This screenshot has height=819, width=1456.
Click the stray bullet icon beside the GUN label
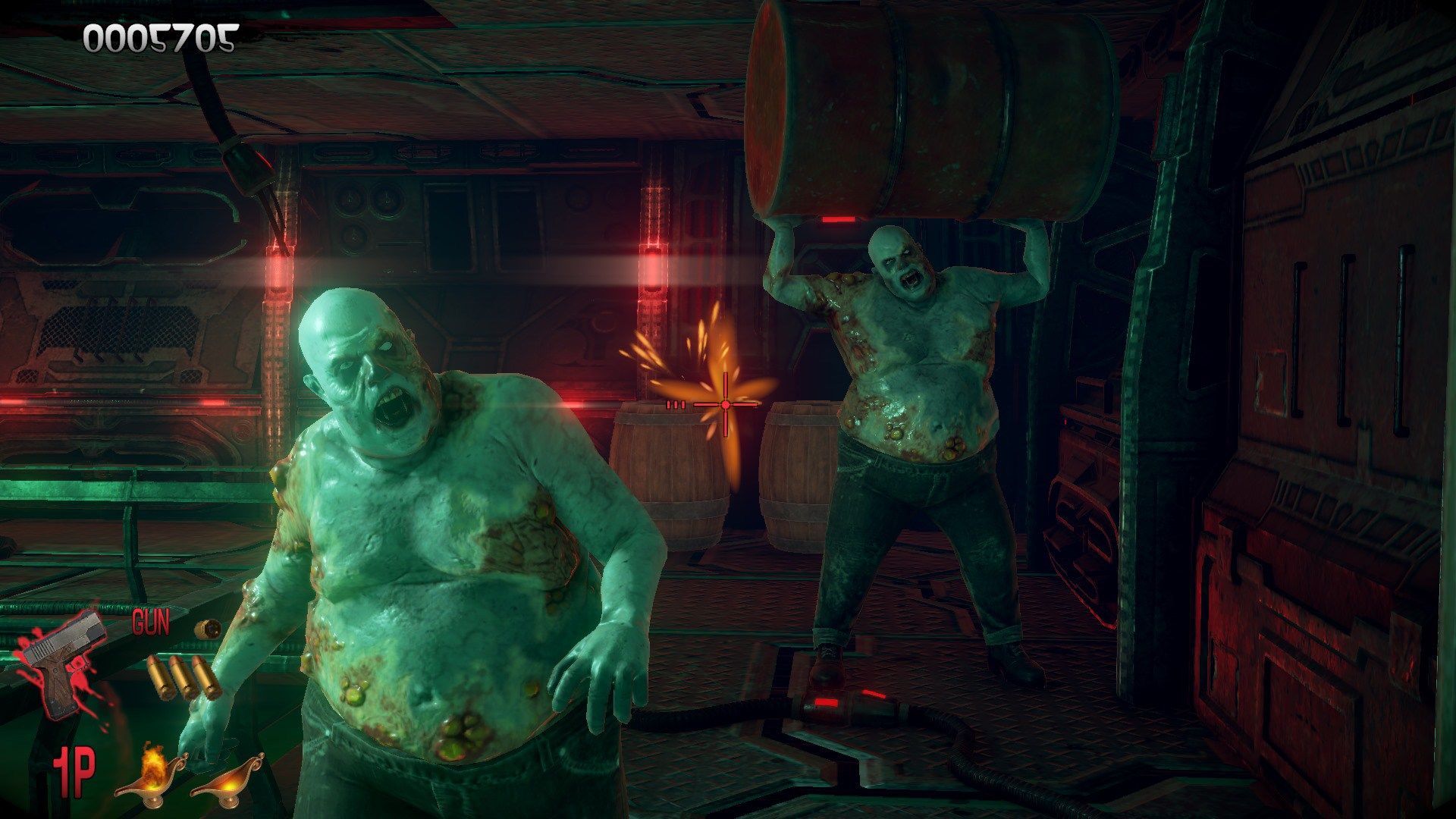pos(208,628)
